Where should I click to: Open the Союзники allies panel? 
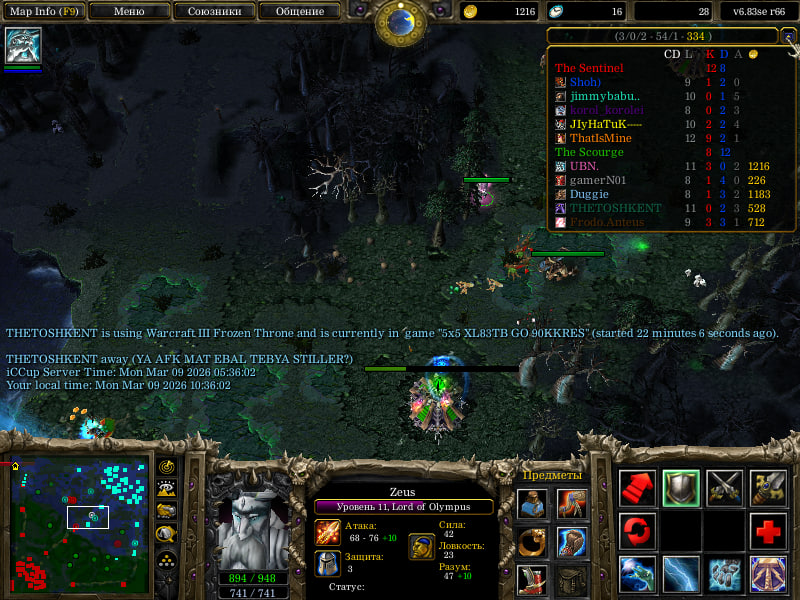coord(213,12)
